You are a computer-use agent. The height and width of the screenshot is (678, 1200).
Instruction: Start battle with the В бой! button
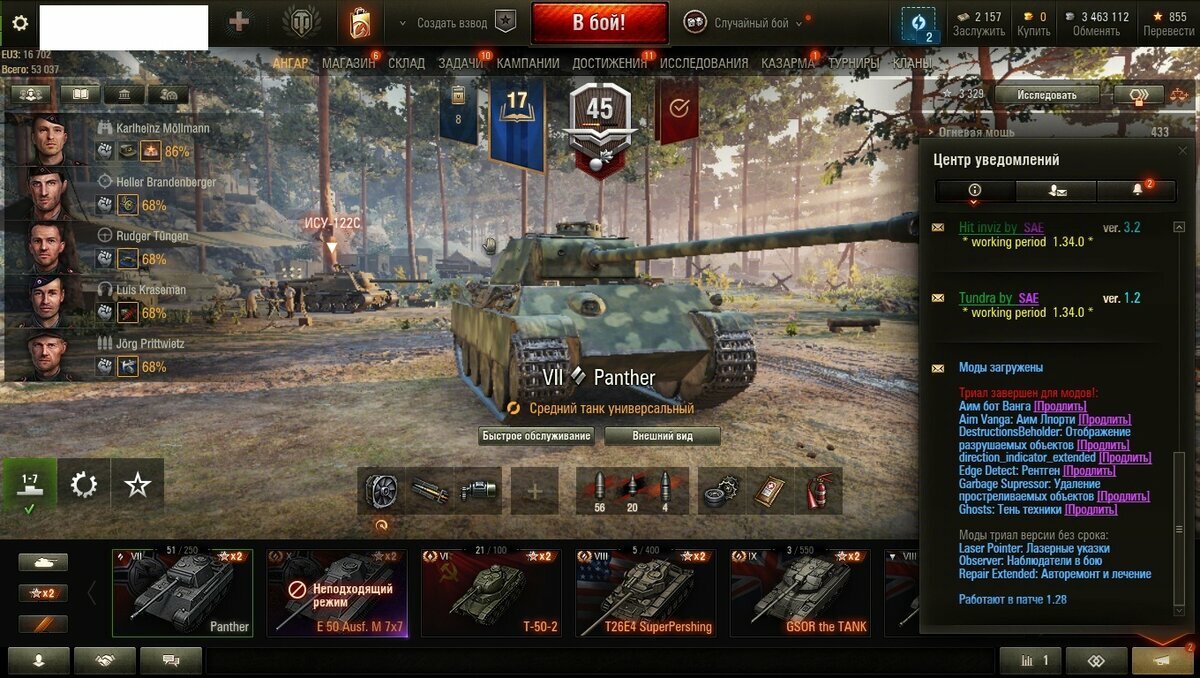(599, 23)
